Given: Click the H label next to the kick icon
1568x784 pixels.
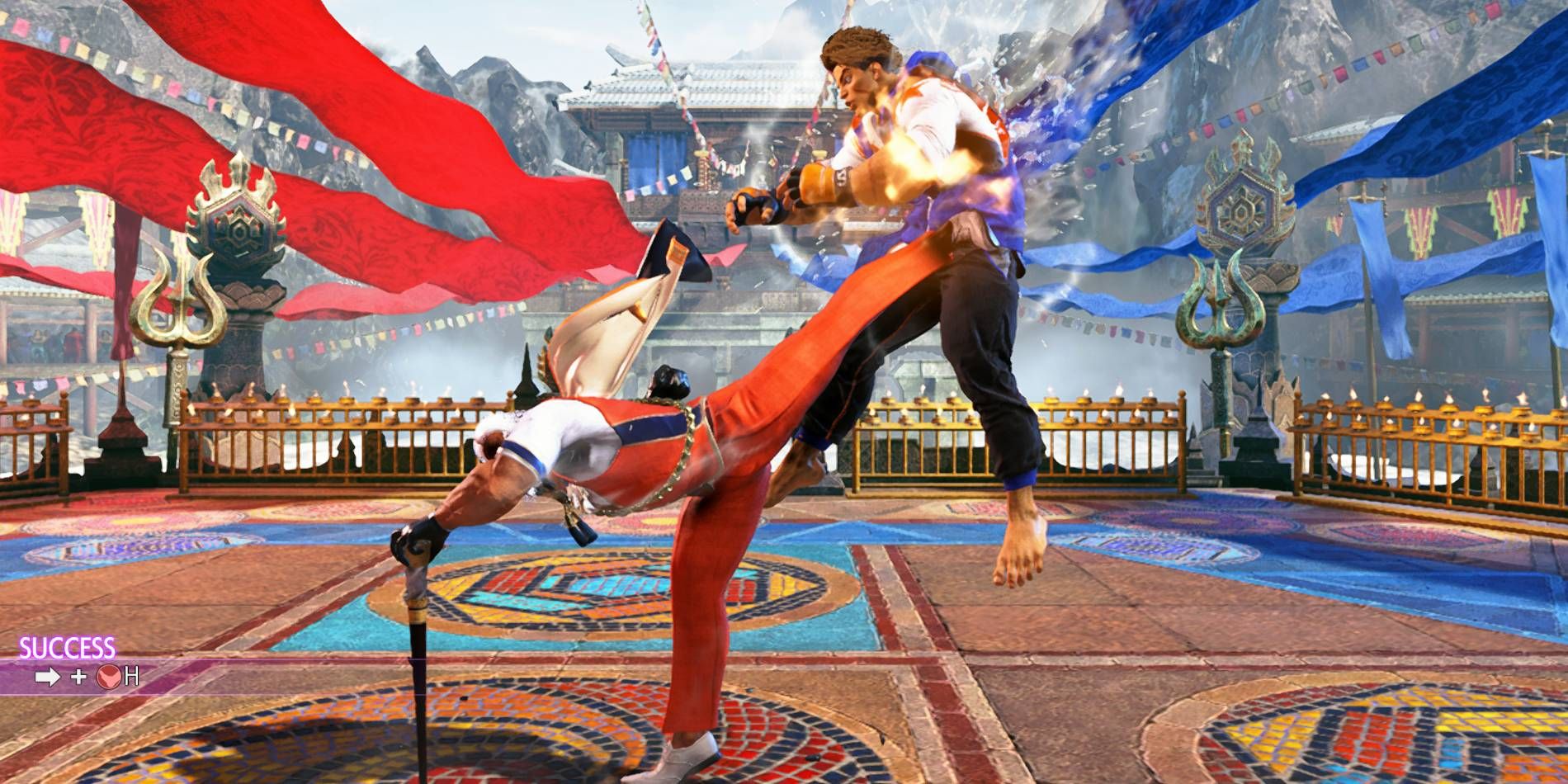Looking at the screenshot, I should pos(132,677).
